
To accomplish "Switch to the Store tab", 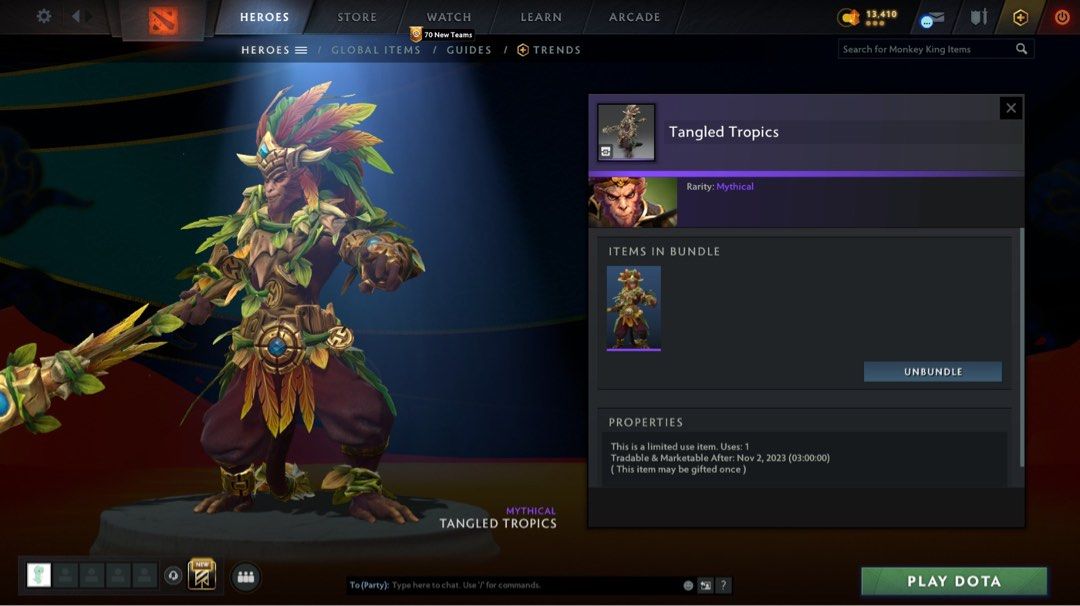I will point(357,17).
